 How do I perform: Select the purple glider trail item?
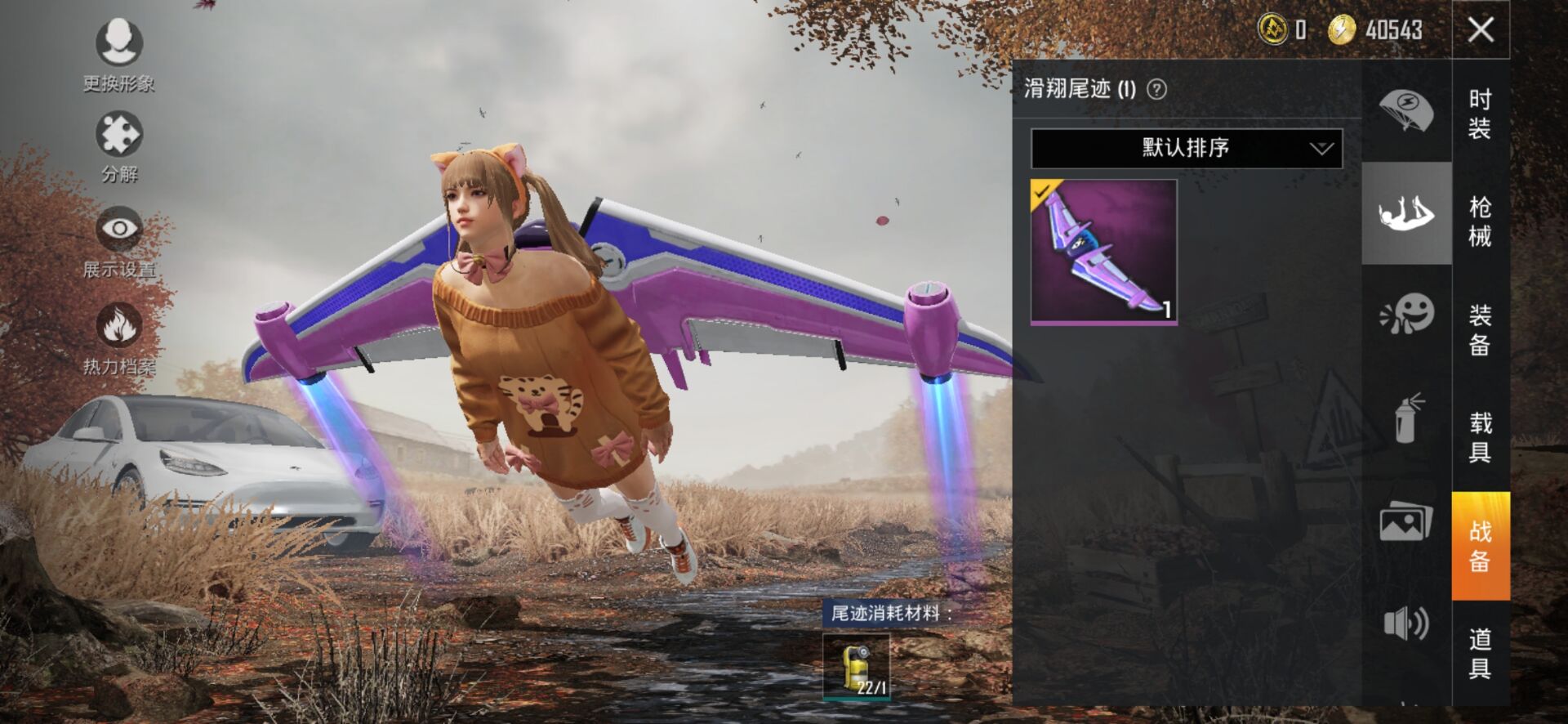[x=1103, y=252]
